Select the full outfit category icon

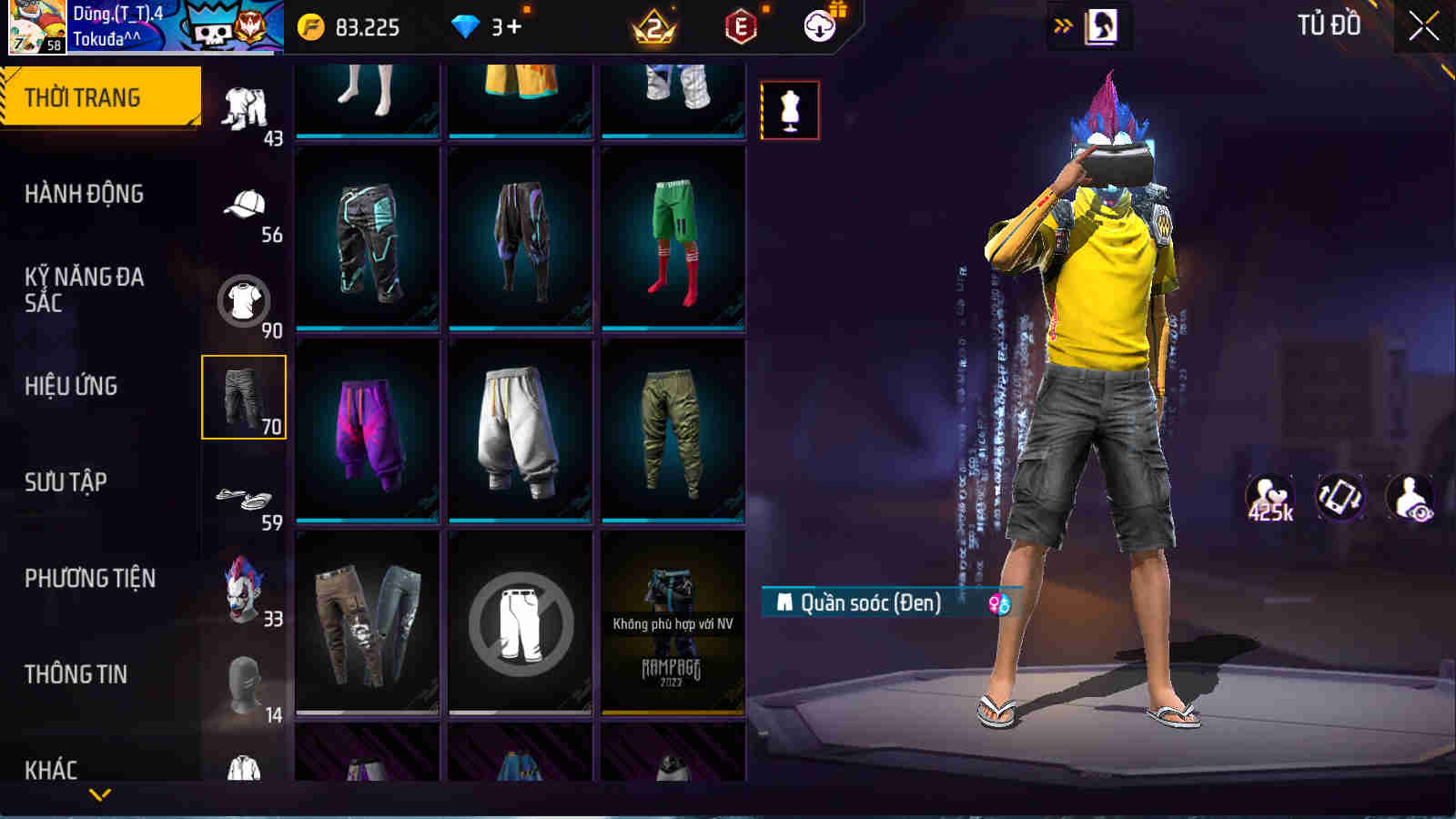tap(246, 109)
